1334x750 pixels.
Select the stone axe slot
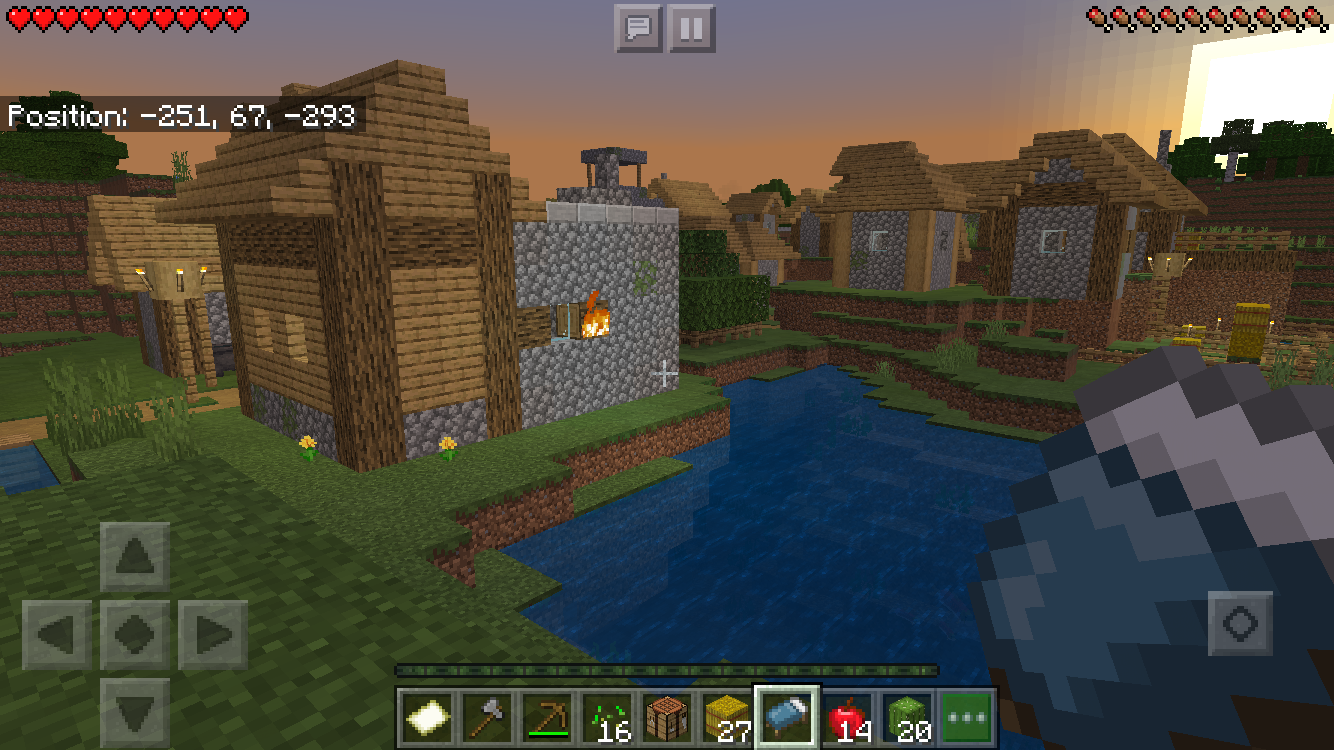point(487,717)
